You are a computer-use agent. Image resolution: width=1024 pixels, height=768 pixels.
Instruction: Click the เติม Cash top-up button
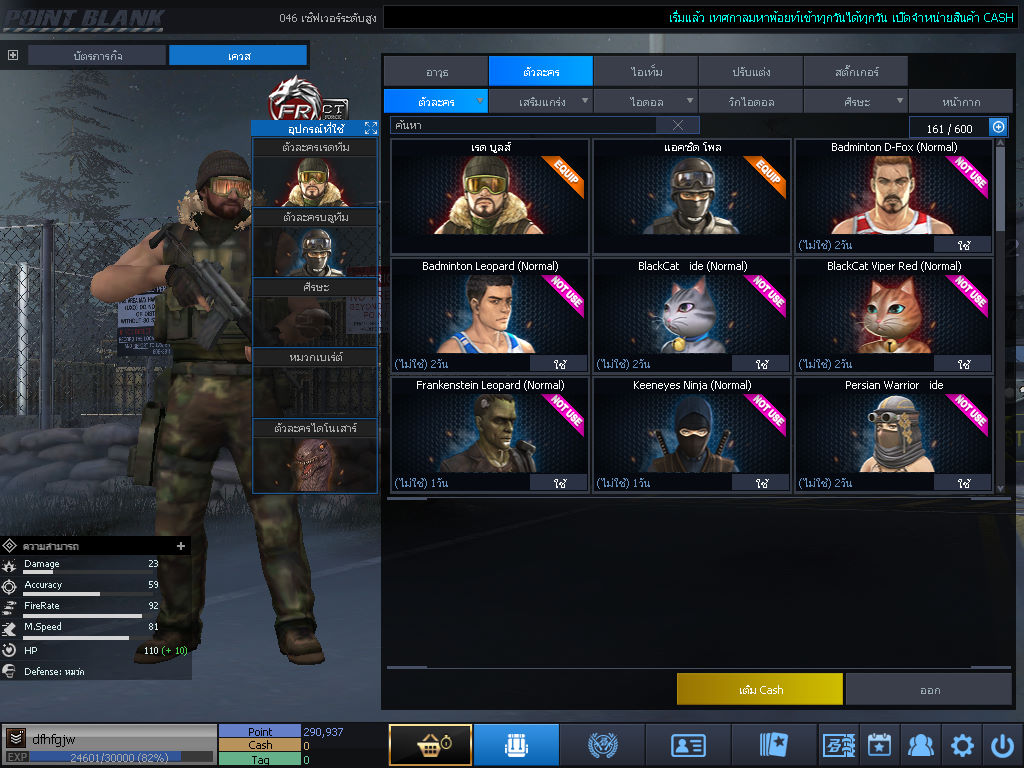pyautogui.click(x=759, y=689)
